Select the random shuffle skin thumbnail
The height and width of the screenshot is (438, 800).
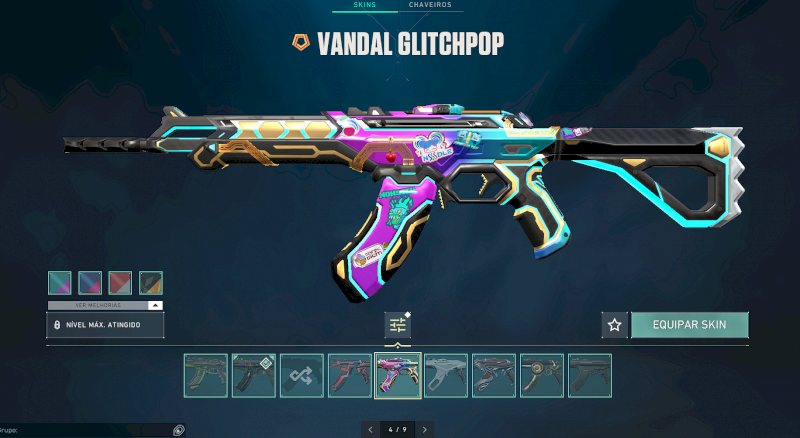pyautogui.click(x=301, y=376)
